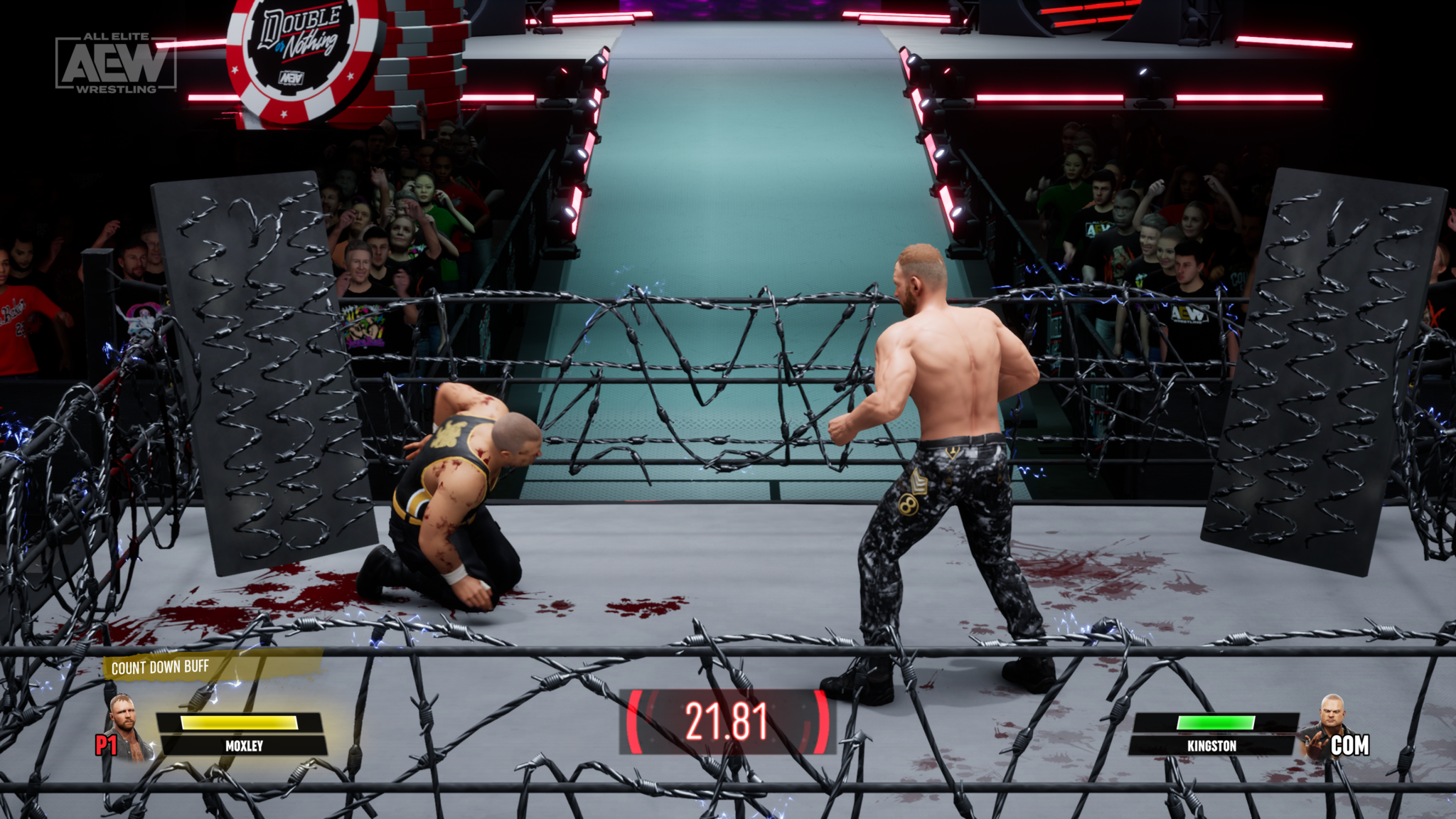Click the AEW Wrestling logo
Viewport: 1456px width, 819px height.
point(116,63)
